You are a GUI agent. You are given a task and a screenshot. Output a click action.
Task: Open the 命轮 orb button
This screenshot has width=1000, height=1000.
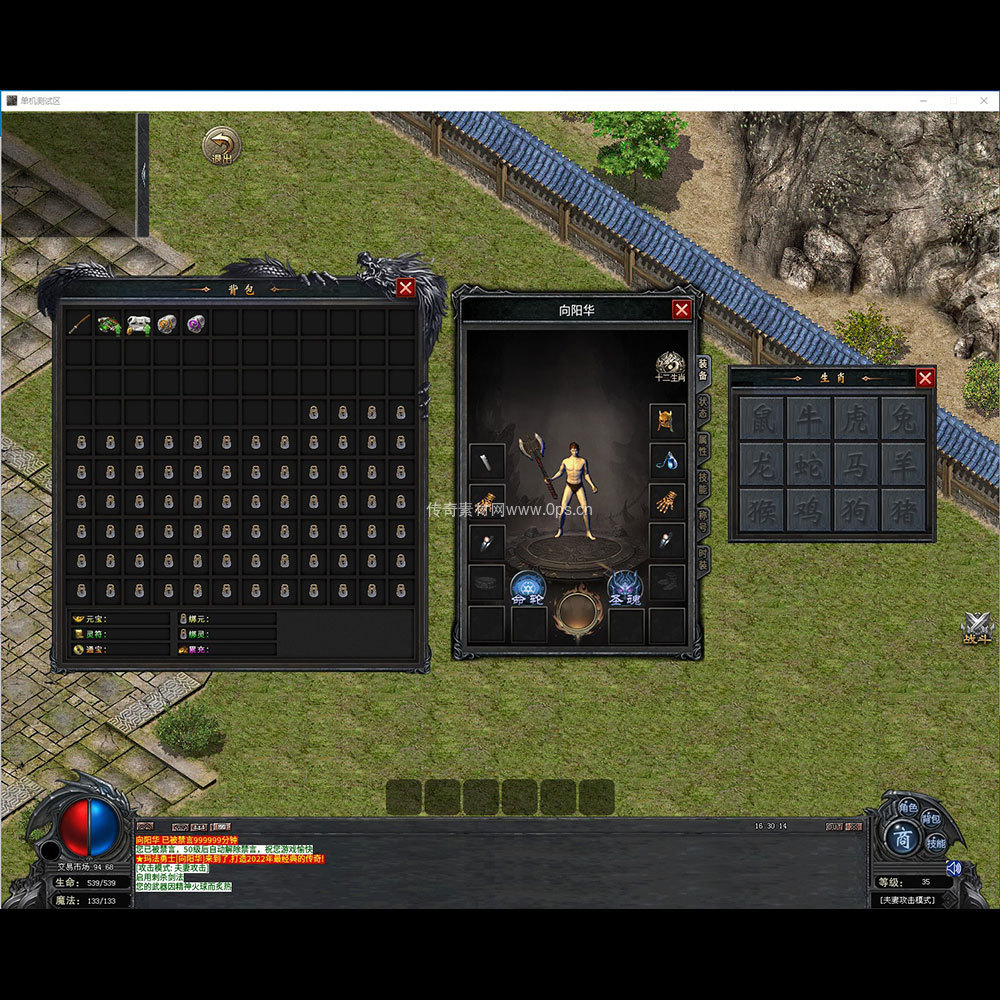point(527,588)
